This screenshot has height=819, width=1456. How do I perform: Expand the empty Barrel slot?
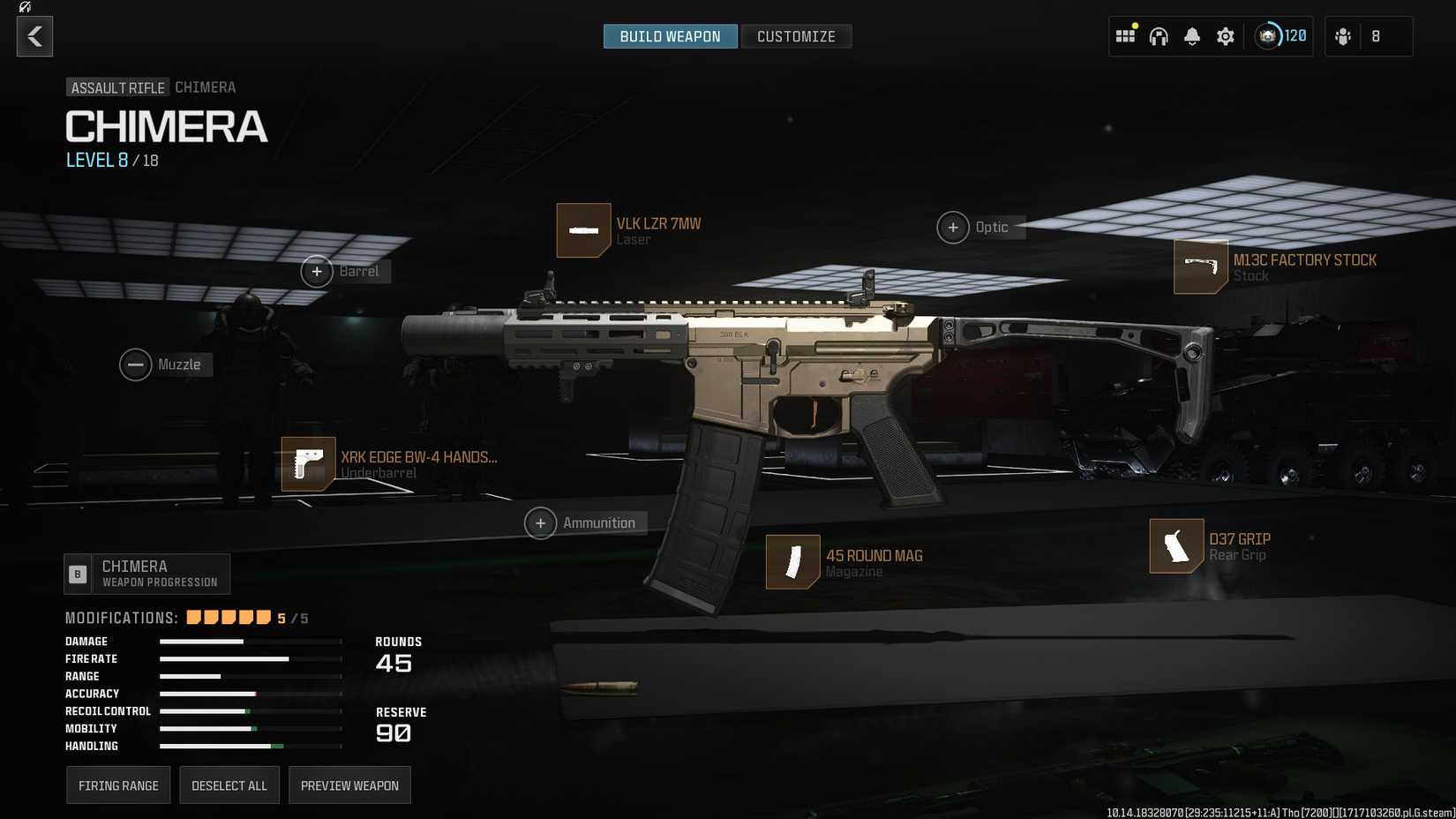(317, 271)
